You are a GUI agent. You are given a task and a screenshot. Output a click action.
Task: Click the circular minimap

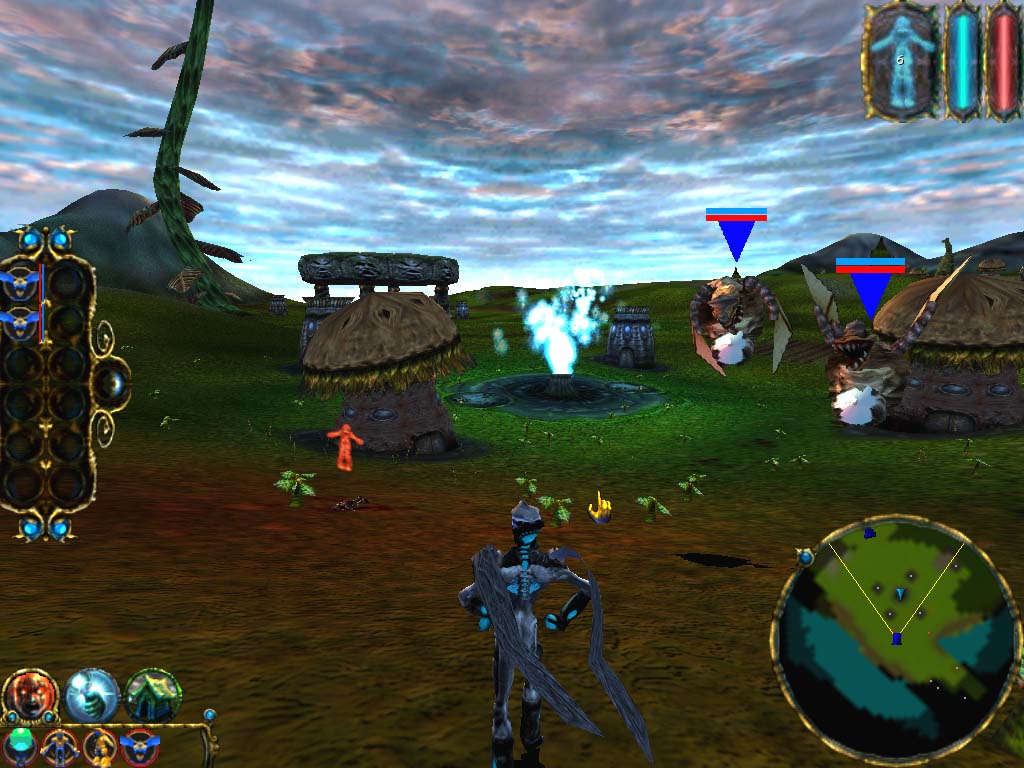pyautogui.click(x=895, y=640)
